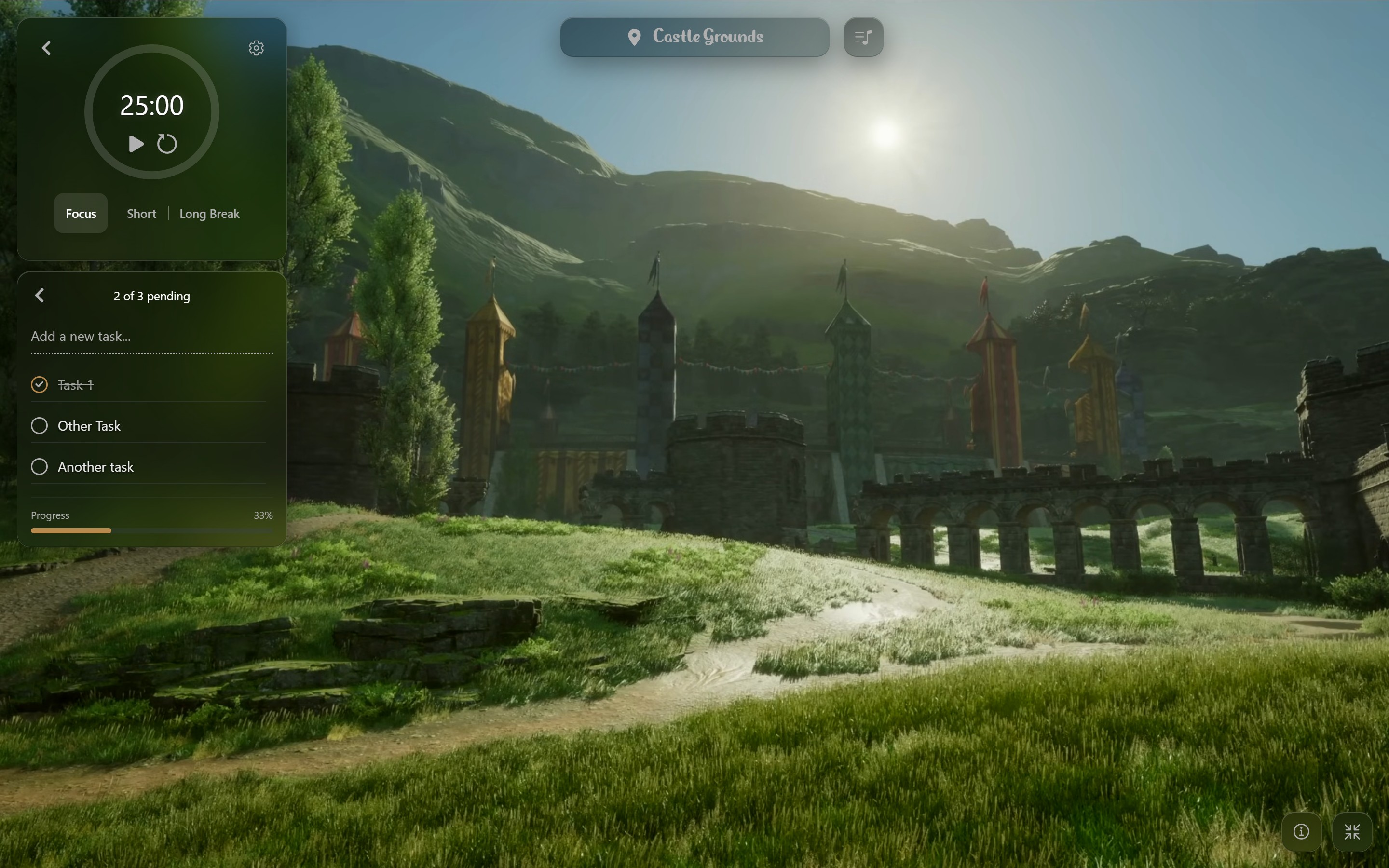The image size is (1389, 868).
Task: Open the Castle Grounds location selector
Action: coord(694,37)
